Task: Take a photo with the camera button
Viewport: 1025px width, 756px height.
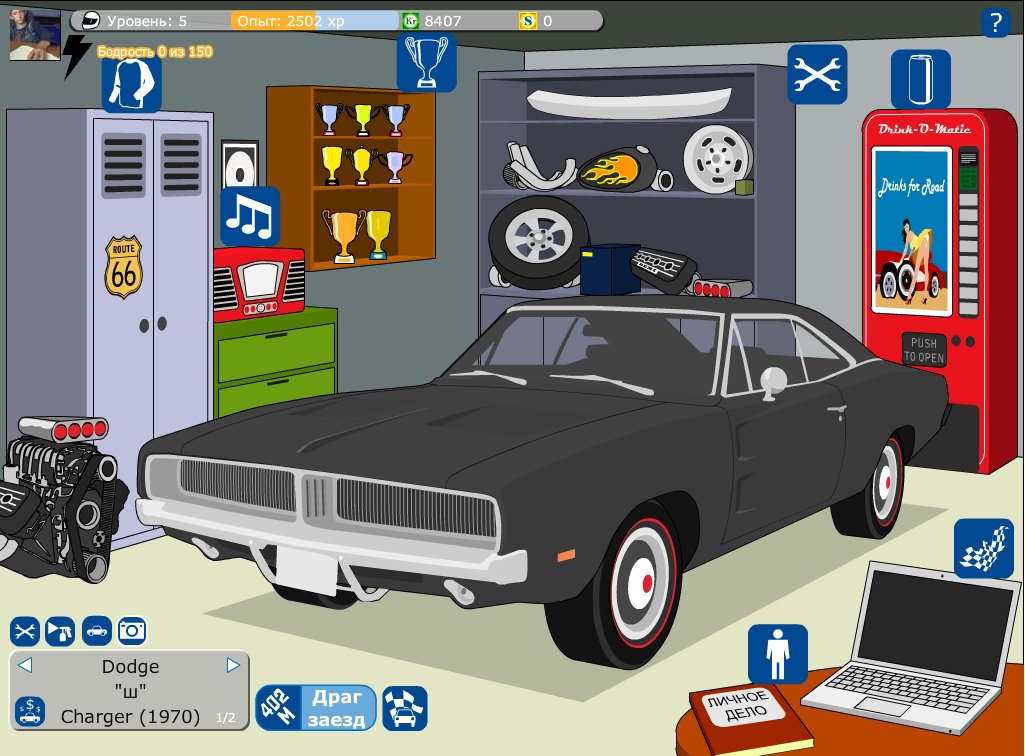Action: (133, 631)
